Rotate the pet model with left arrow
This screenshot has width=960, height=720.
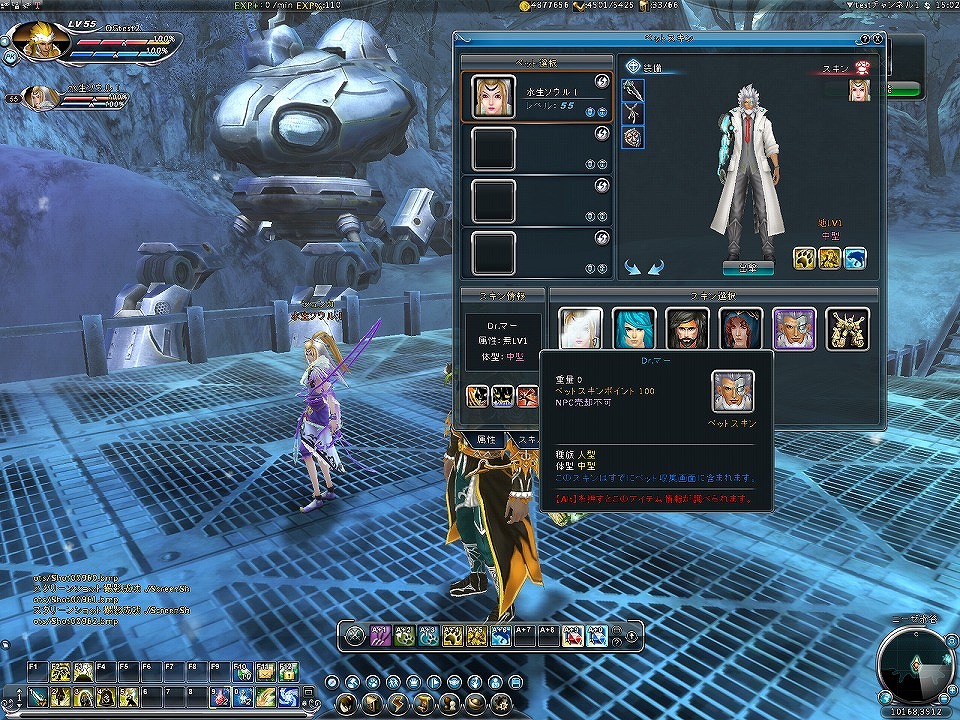tap(632, 267)
